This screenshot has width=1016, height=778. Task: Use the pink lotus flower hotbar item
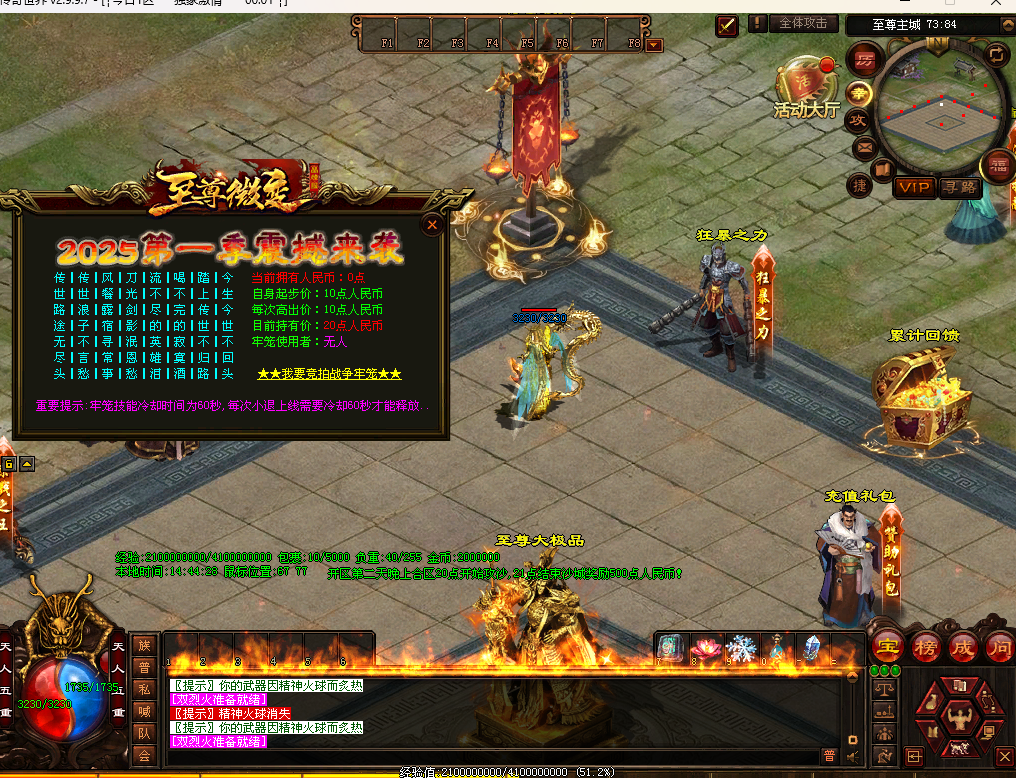[x=706, y=648]
